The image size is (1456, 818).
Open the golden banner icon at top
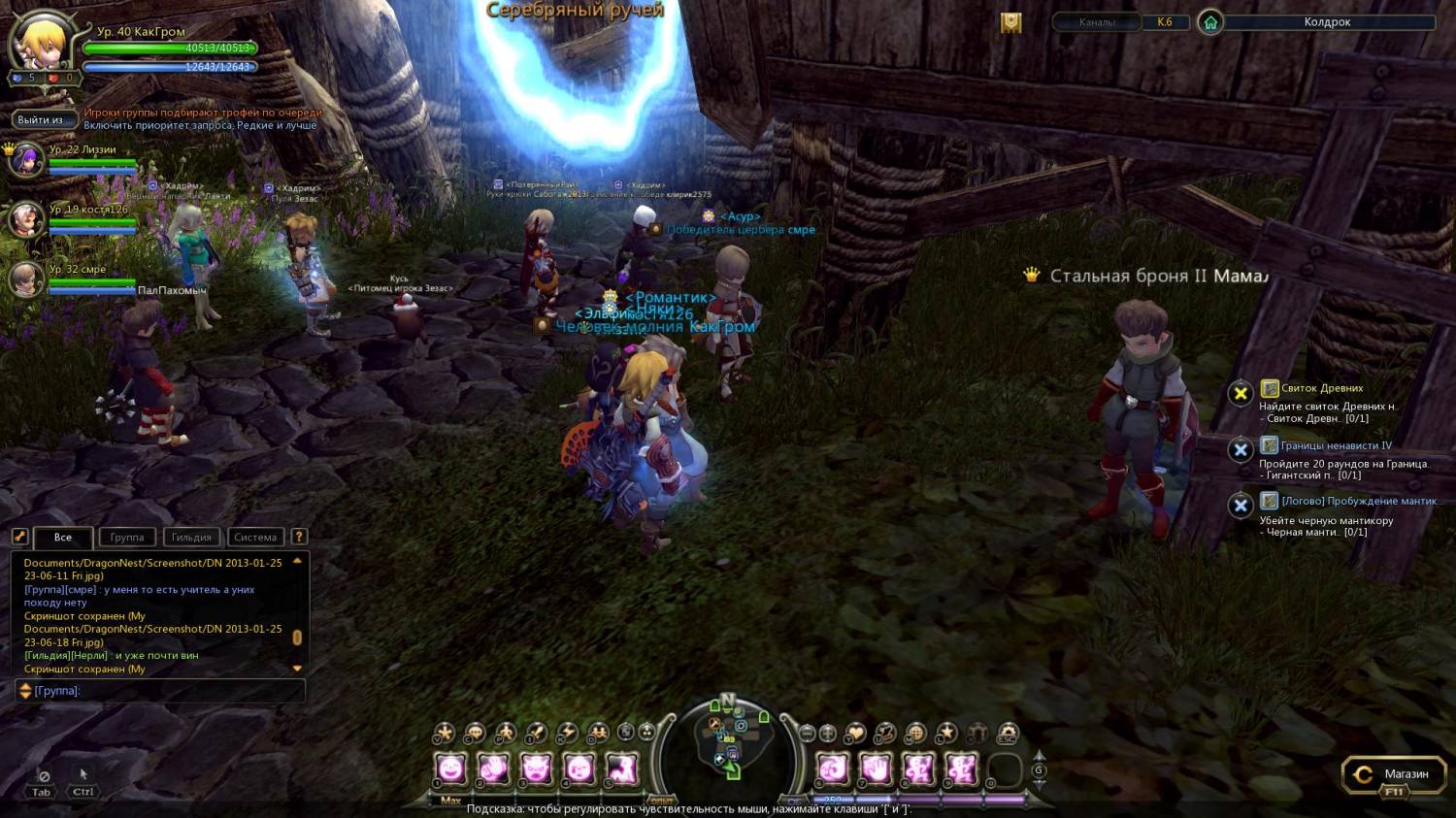1010,23
